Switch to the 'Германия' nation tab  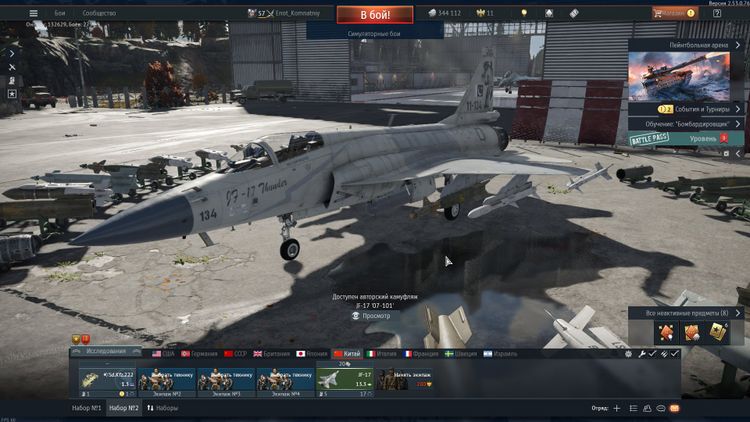pos(199,354)
